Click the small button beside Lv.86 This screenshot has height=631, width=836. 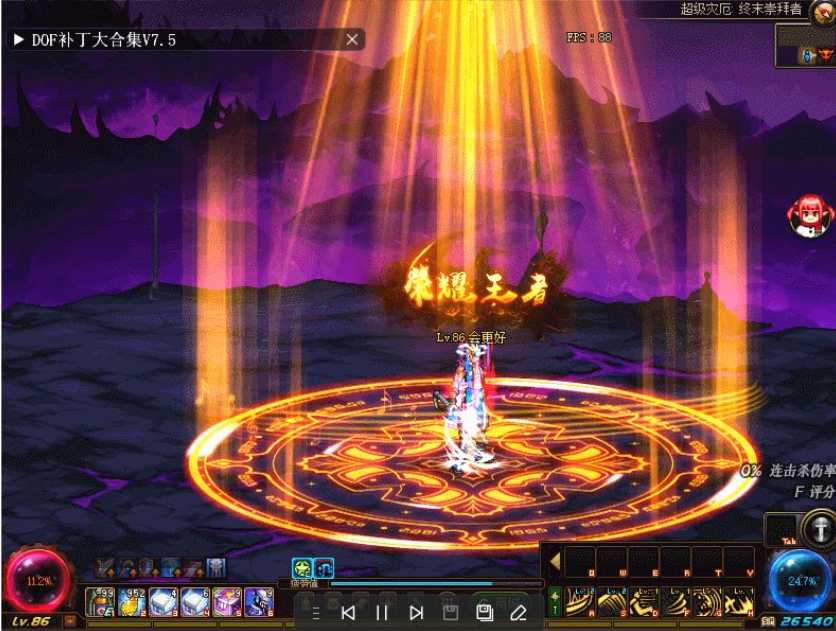point(70,621)
